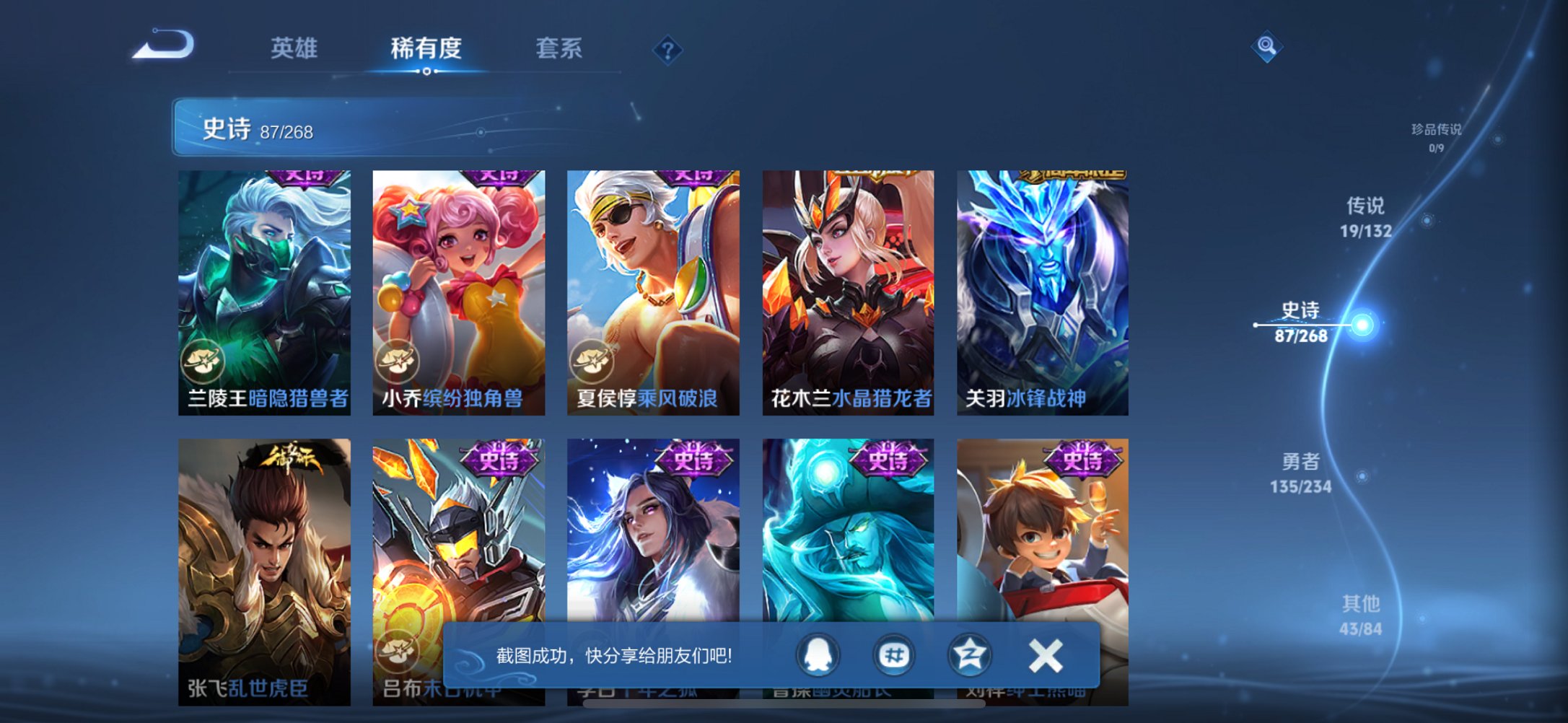1568x723 pixels.
Task: Share screenshot via the QQ icon
Action: pyautogui.click(x=819, y=655)
